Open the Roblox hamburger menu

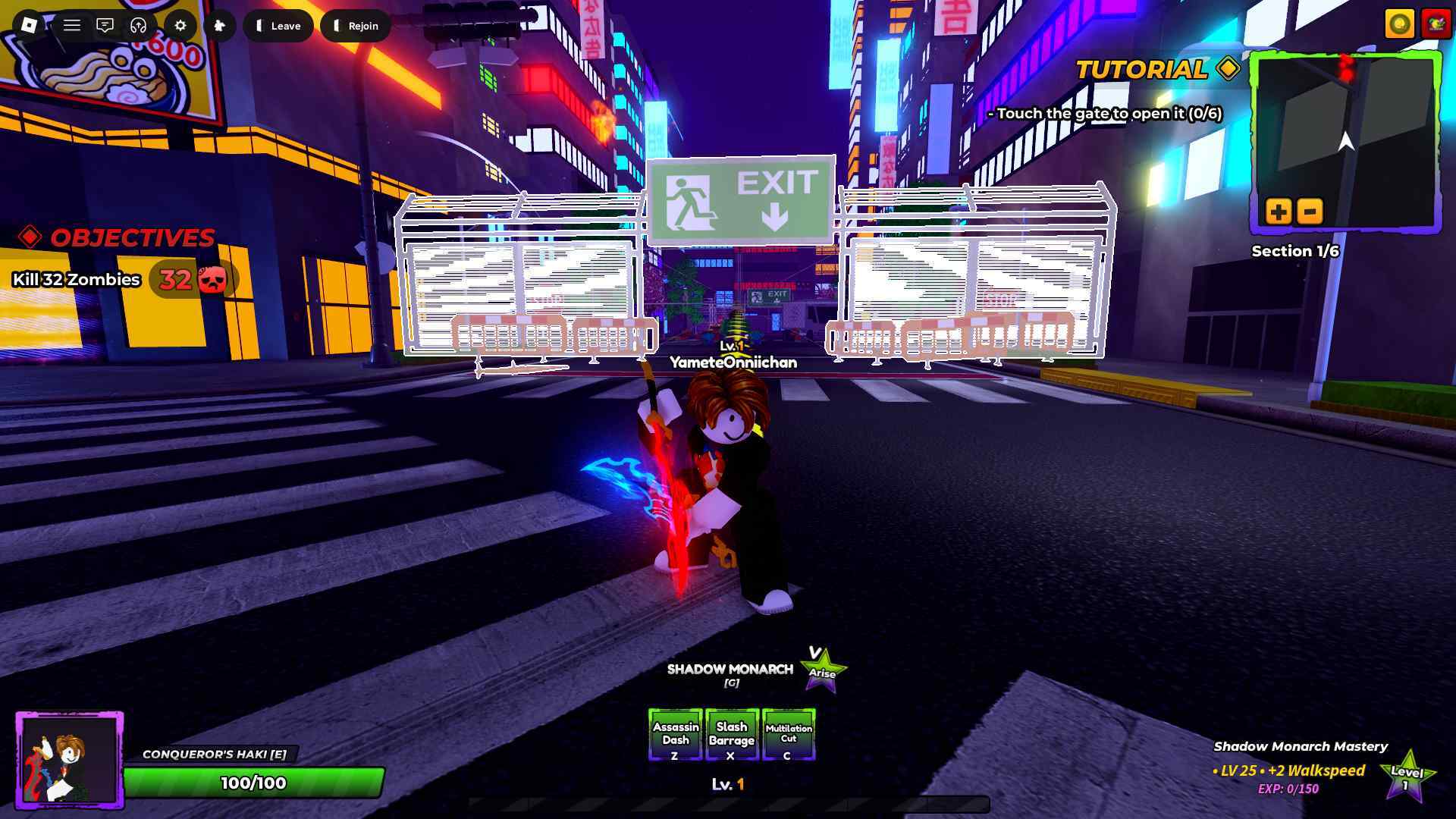72,25
